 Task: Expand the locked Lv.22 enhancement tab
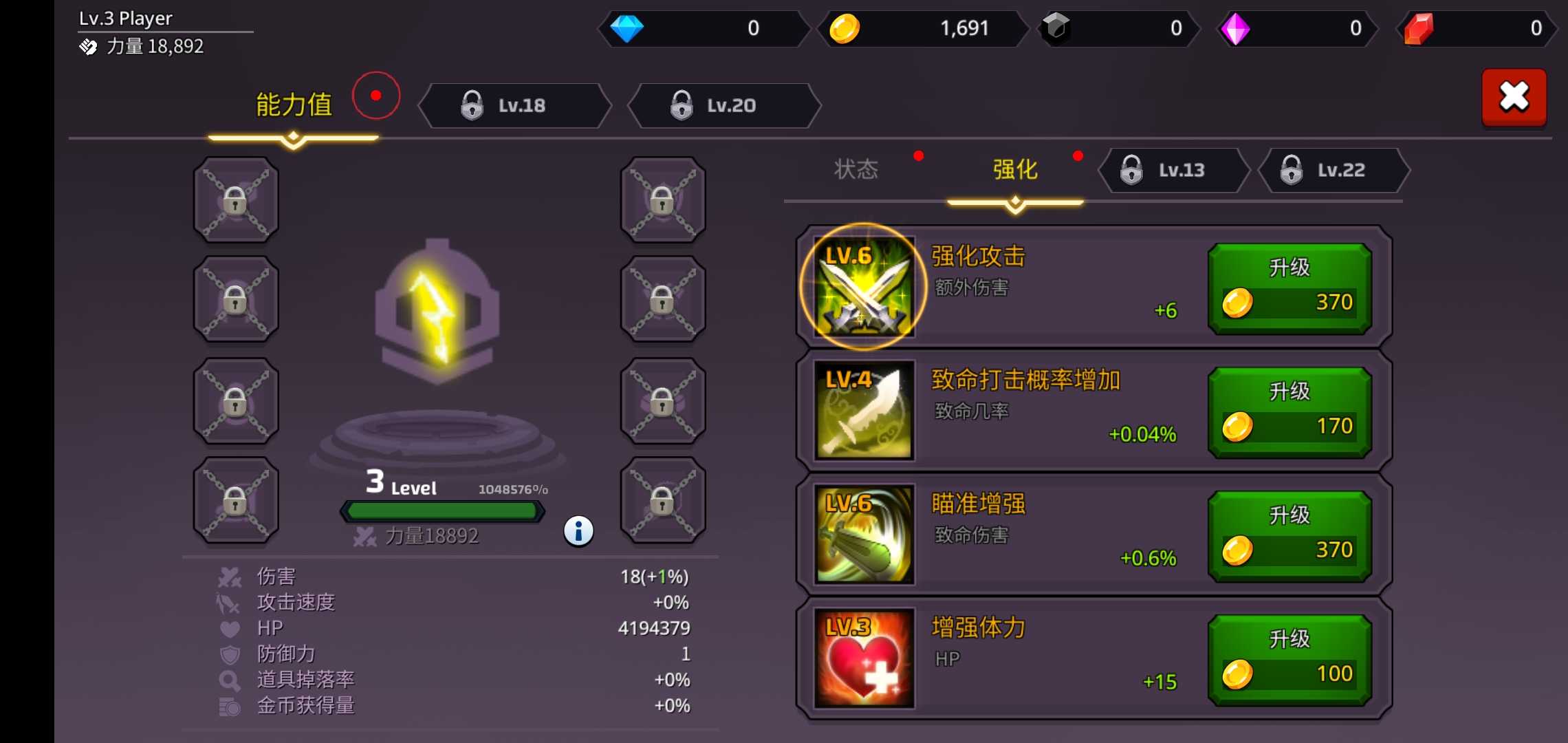pos(1333,171)
